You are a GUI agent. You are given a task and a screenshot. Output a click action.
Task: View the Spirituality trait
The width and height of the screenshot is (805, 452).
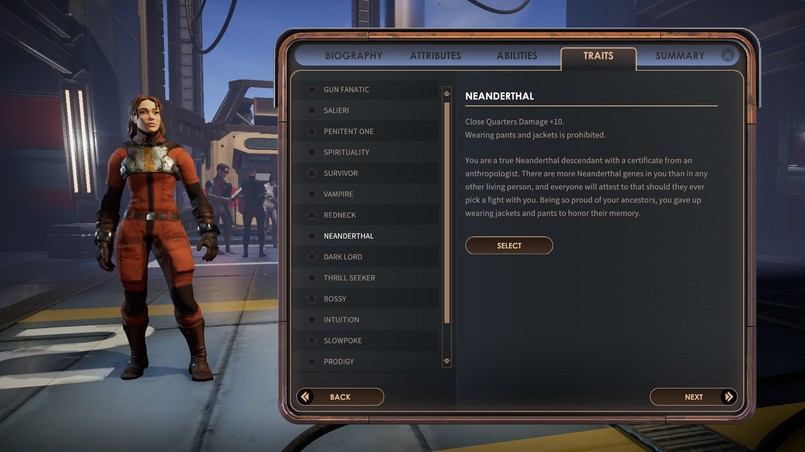346,153
